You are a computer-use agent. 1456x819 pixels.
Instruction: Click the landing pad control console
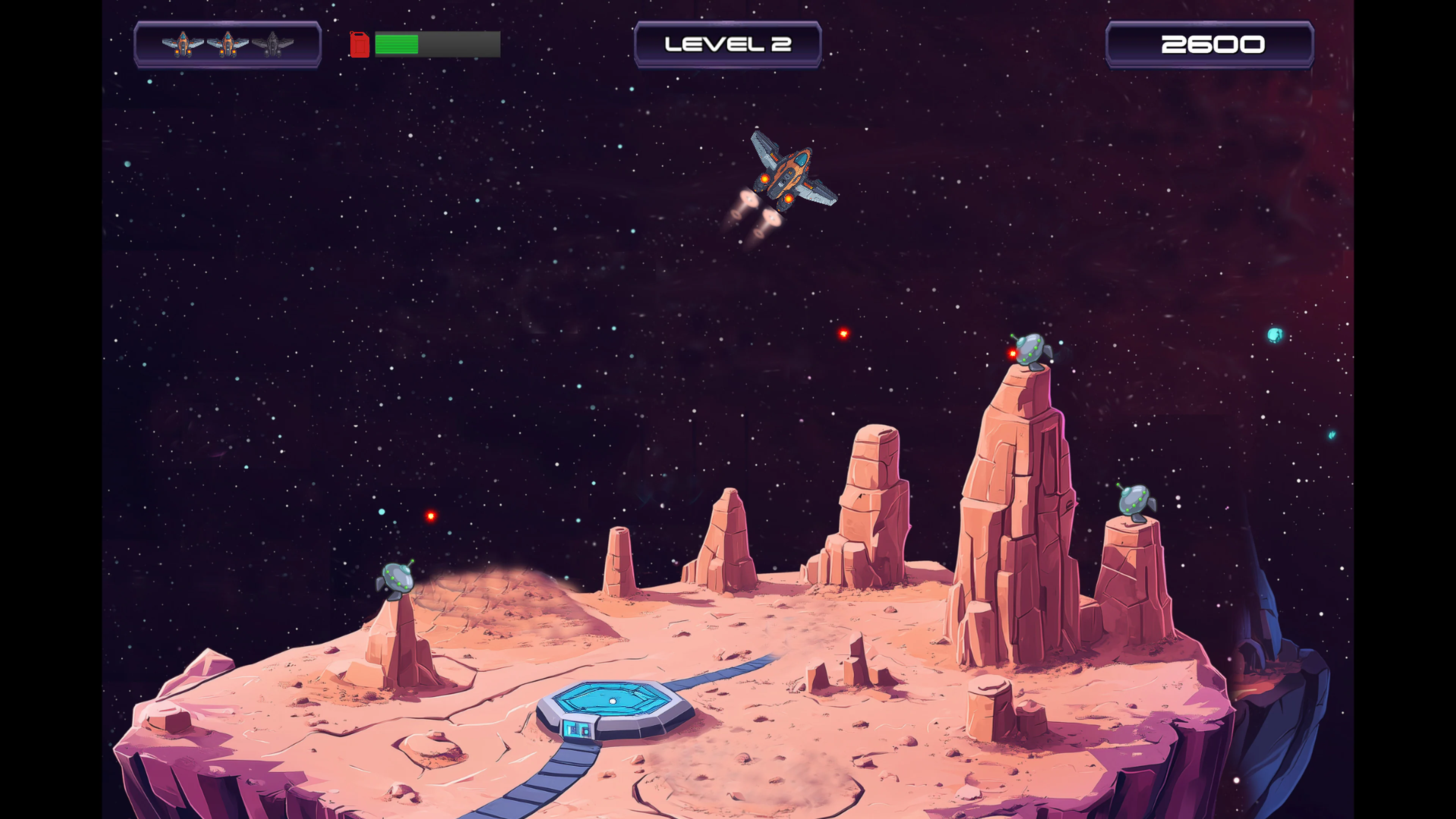tap(576, 730)
